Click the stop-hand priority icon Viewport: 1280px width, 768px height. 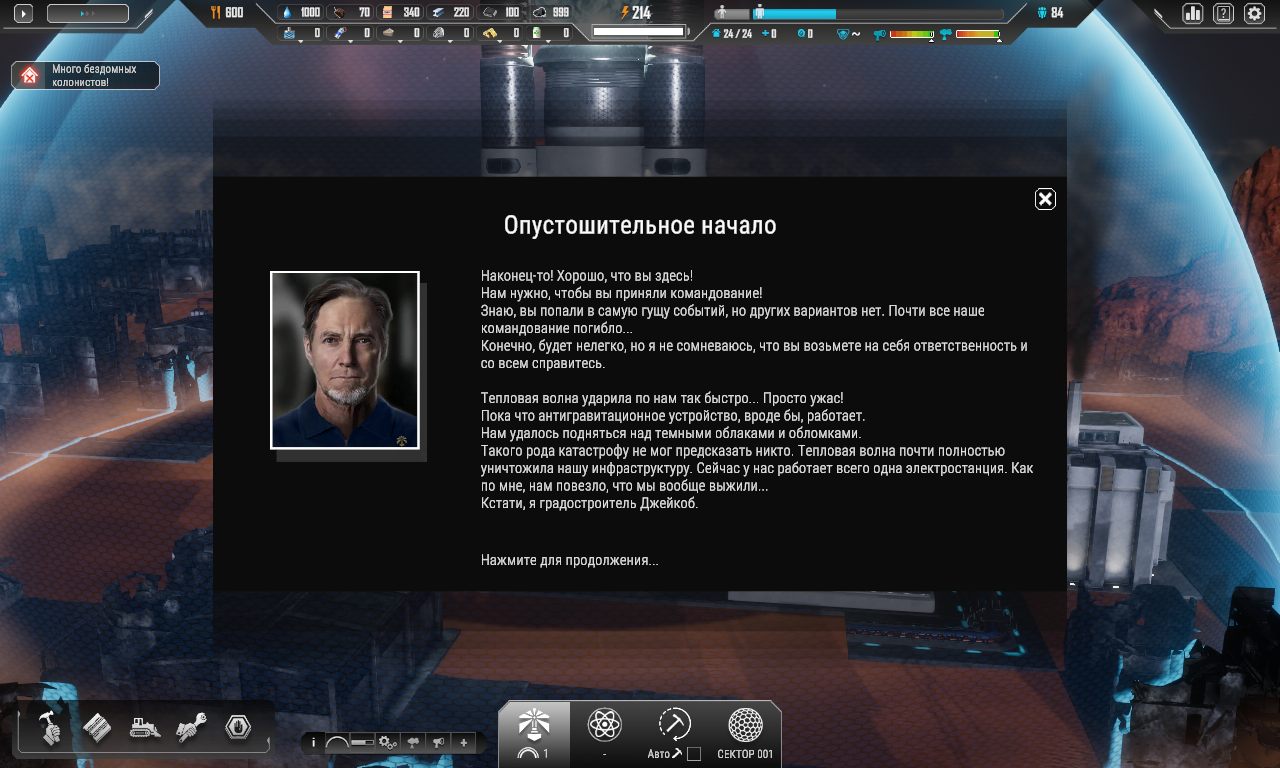pos(237,729)
